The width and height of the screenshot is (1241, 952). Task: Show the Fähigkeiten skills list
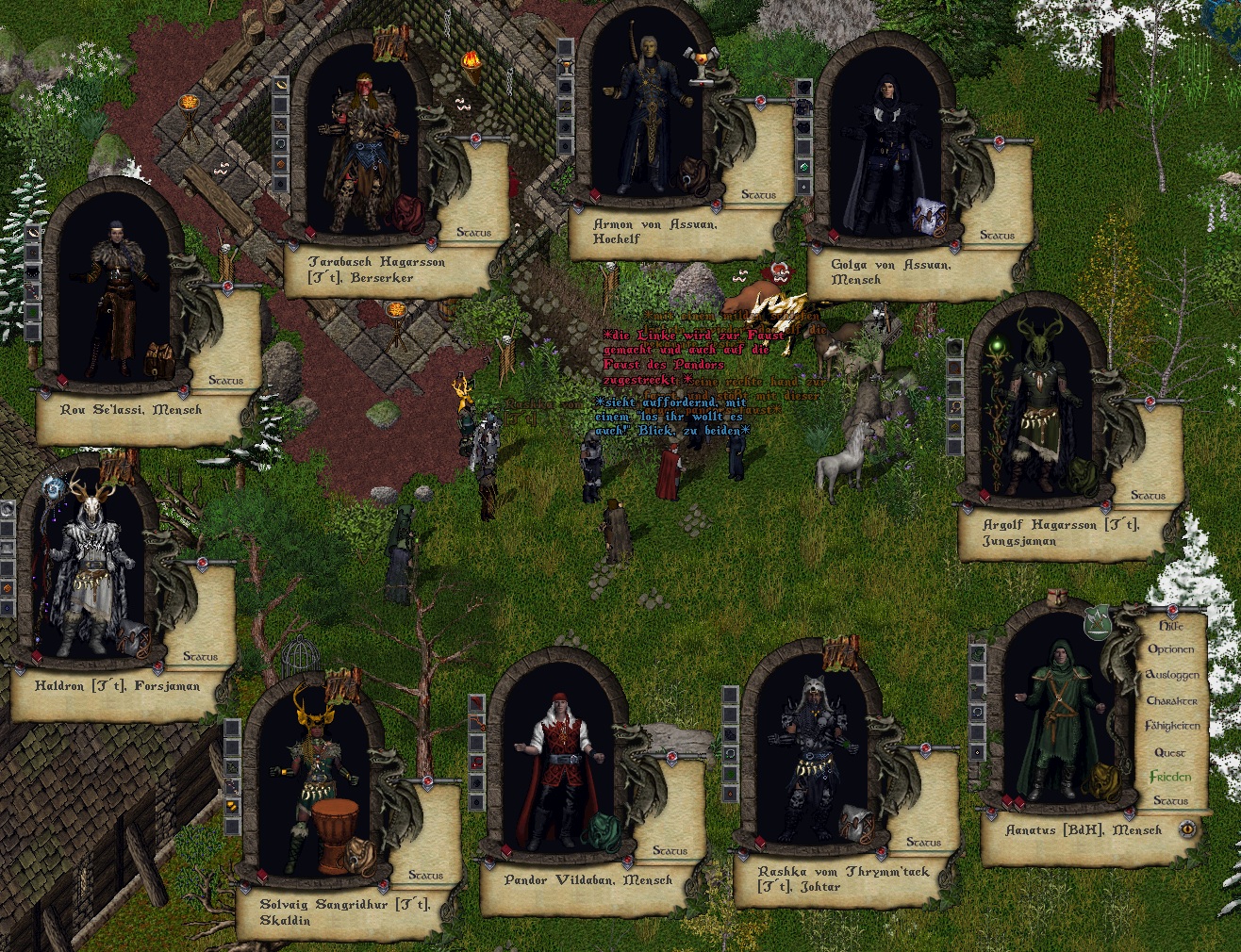point(1172,727)
